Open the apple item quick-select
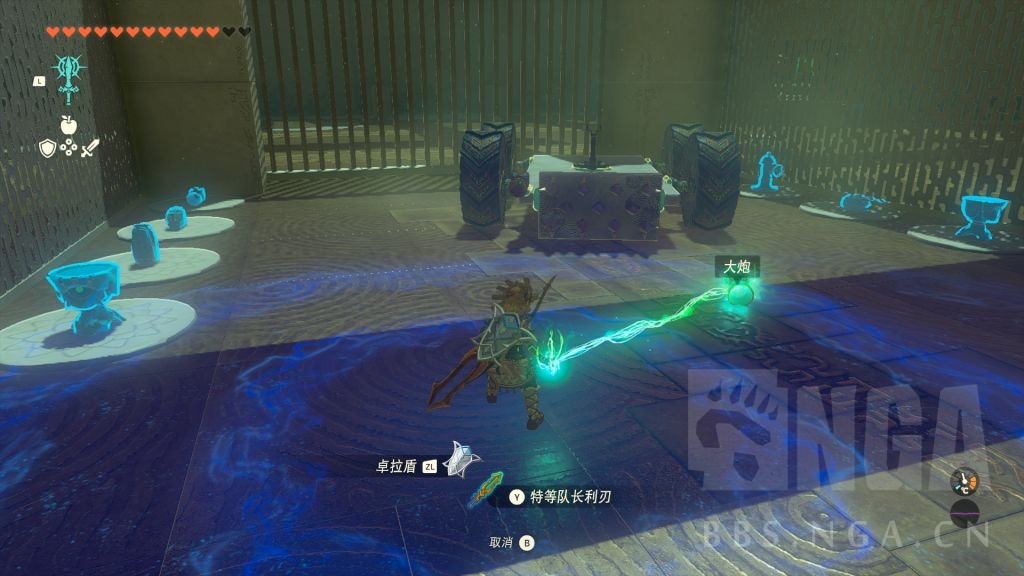Image resolution: width=1024 pixels, height=576 pixels. point(69,125)
